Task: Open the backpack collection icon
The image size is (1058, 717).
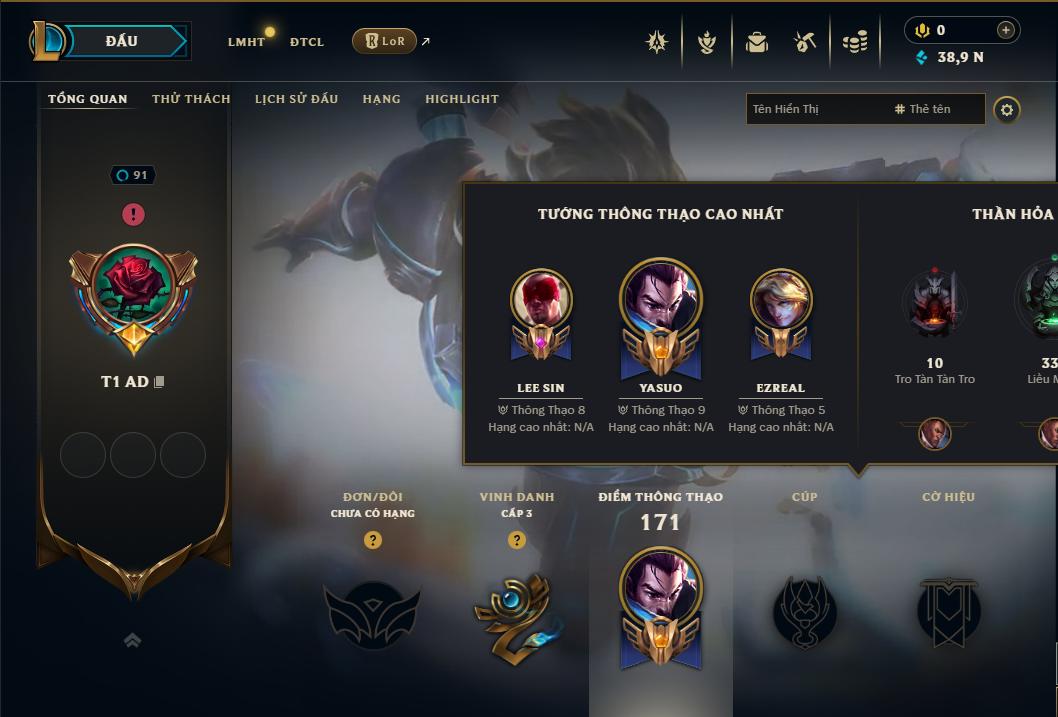Action: click(757, 42)
